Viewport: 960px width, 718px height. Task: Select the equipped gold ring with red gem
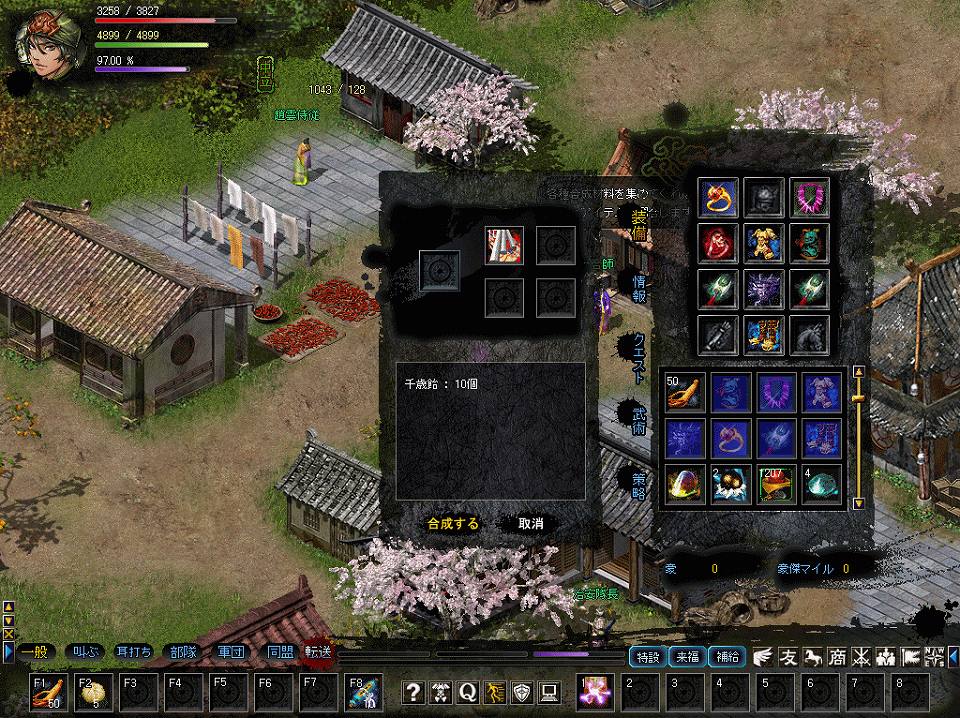(x=719, y=197)
